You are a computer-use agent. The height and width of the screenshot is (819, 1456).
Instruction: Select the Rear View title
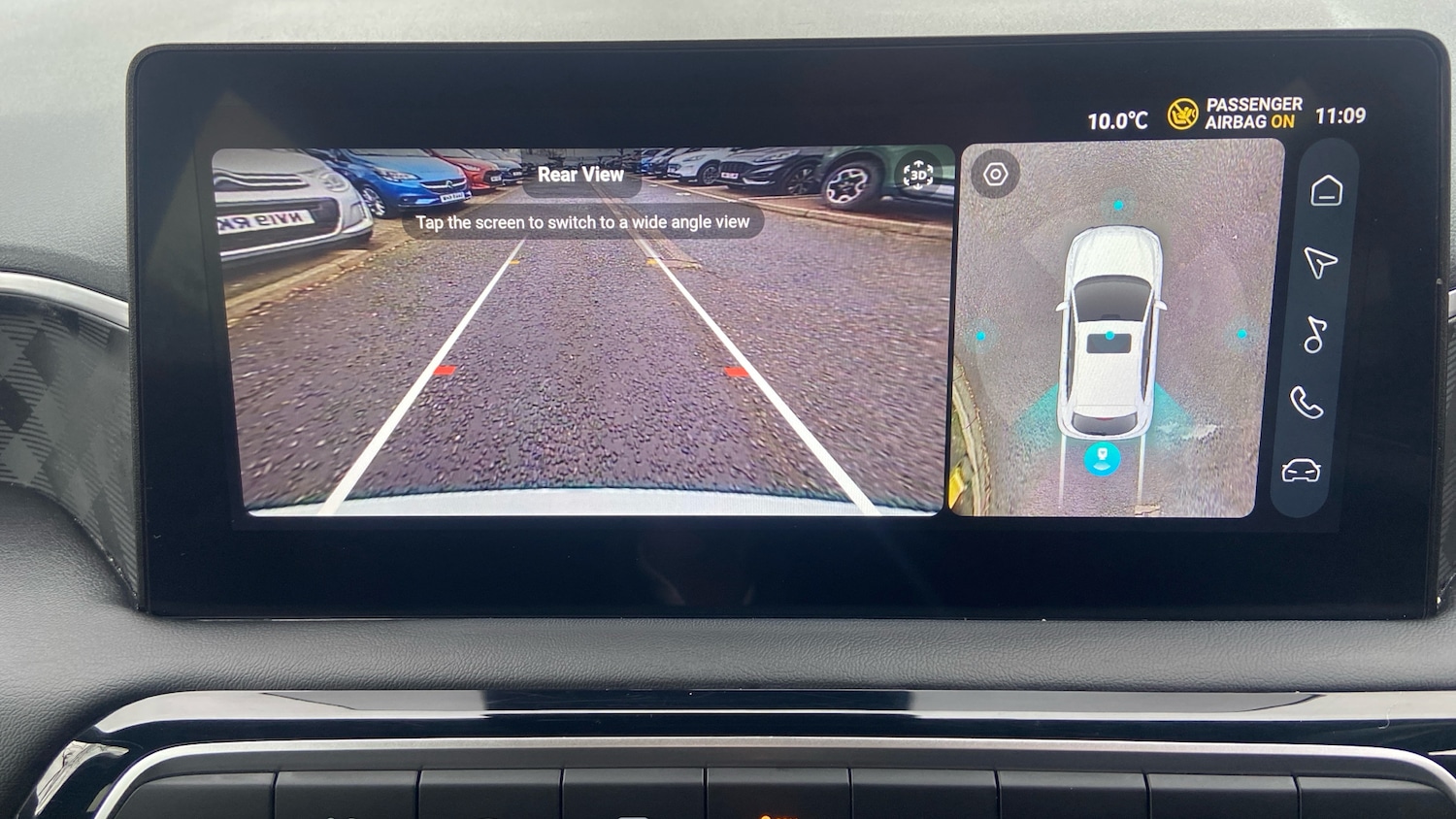[581, 175]
